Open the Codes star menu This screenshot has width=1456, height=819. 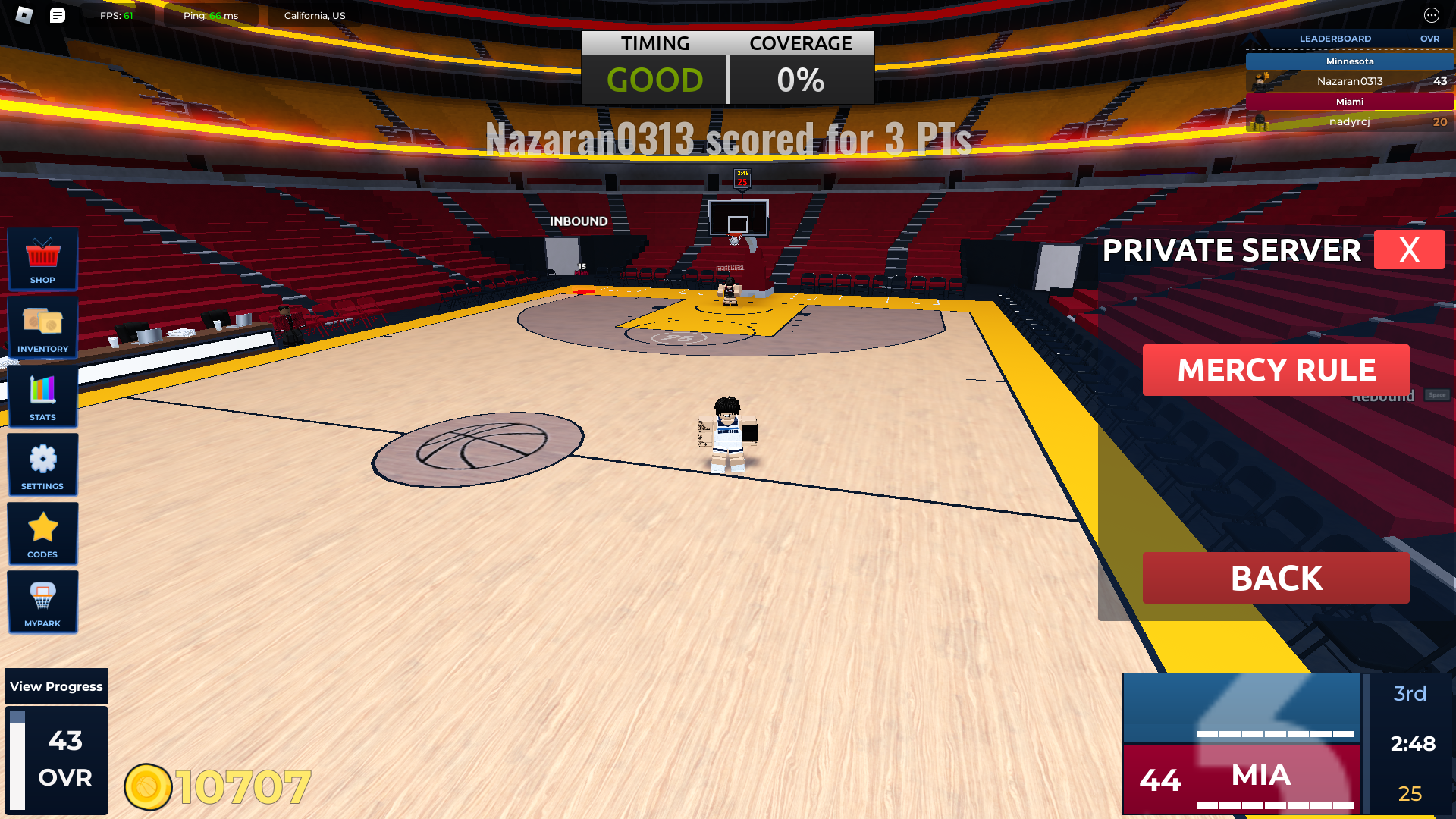[x=42, y=534]
